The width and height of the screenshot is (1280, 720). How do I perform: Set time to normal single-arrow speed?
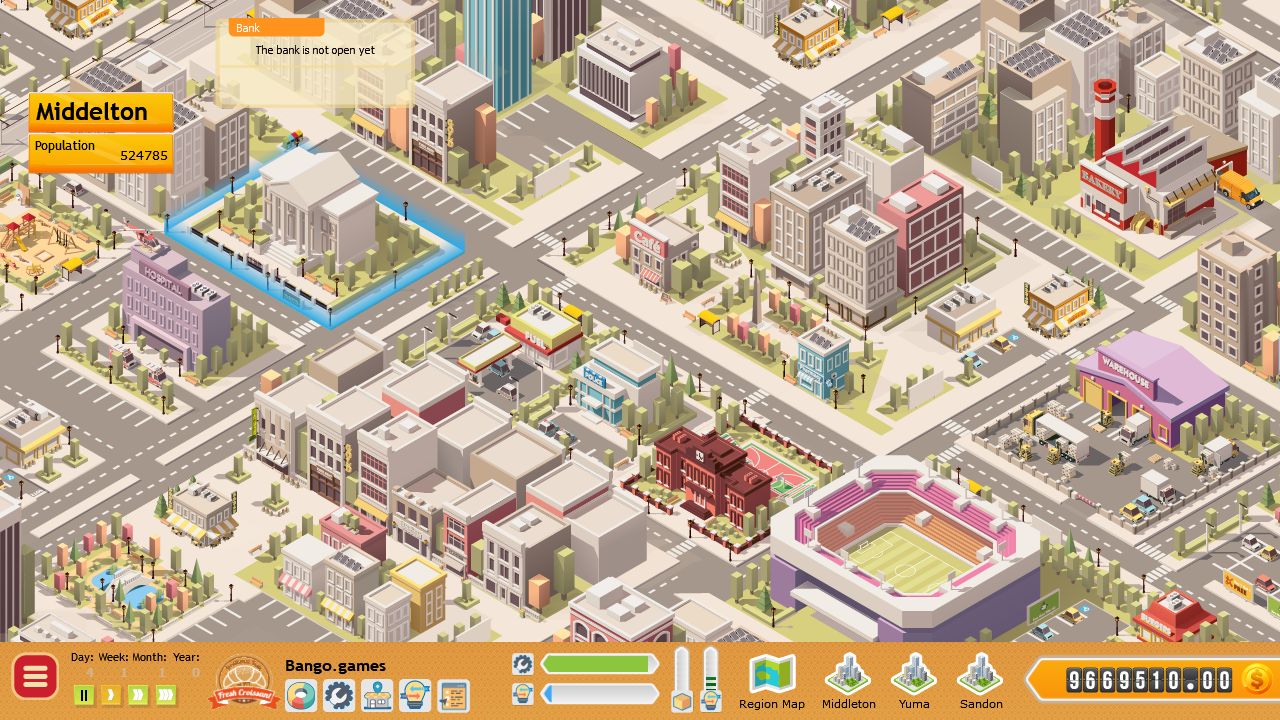[111, 695]
